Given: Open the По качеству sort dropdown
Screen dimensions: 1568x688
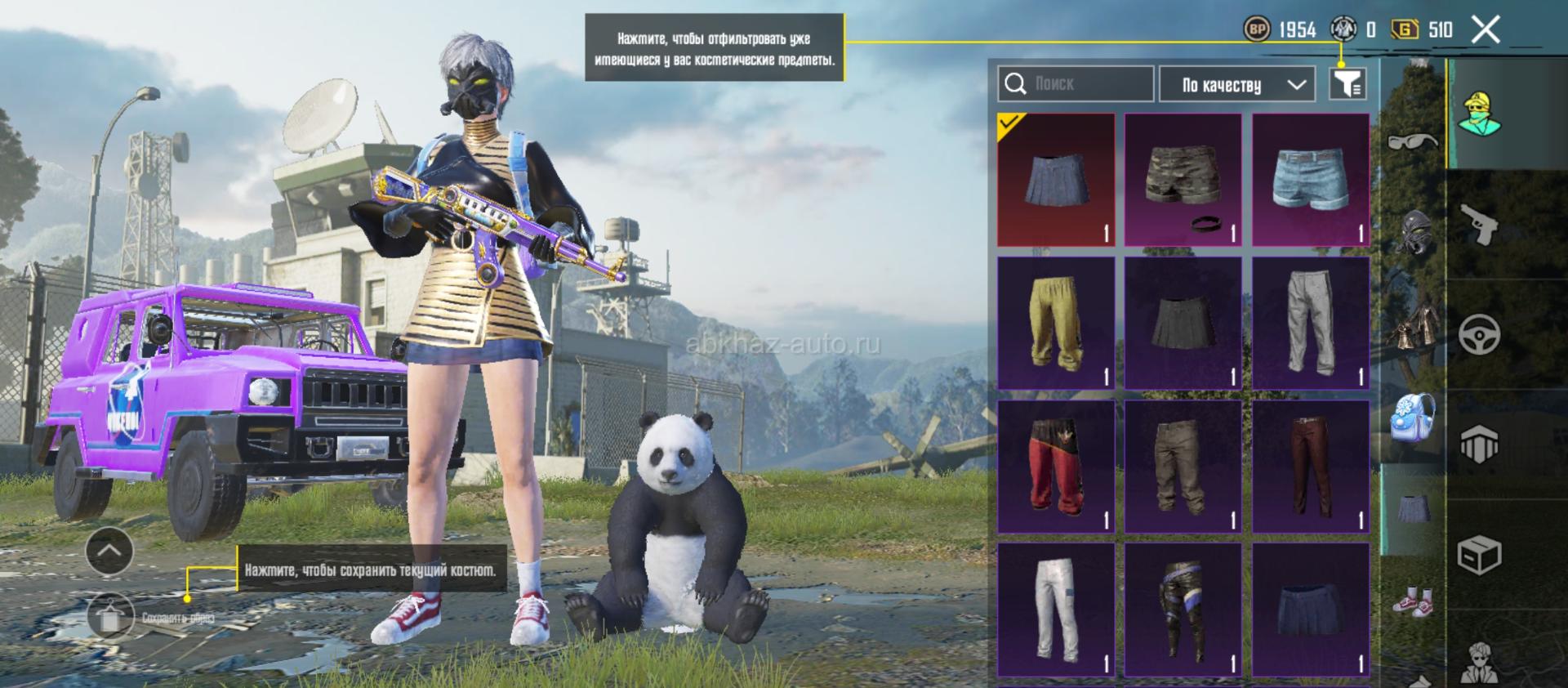Looking at the screenshot, I should point(1236,84).
